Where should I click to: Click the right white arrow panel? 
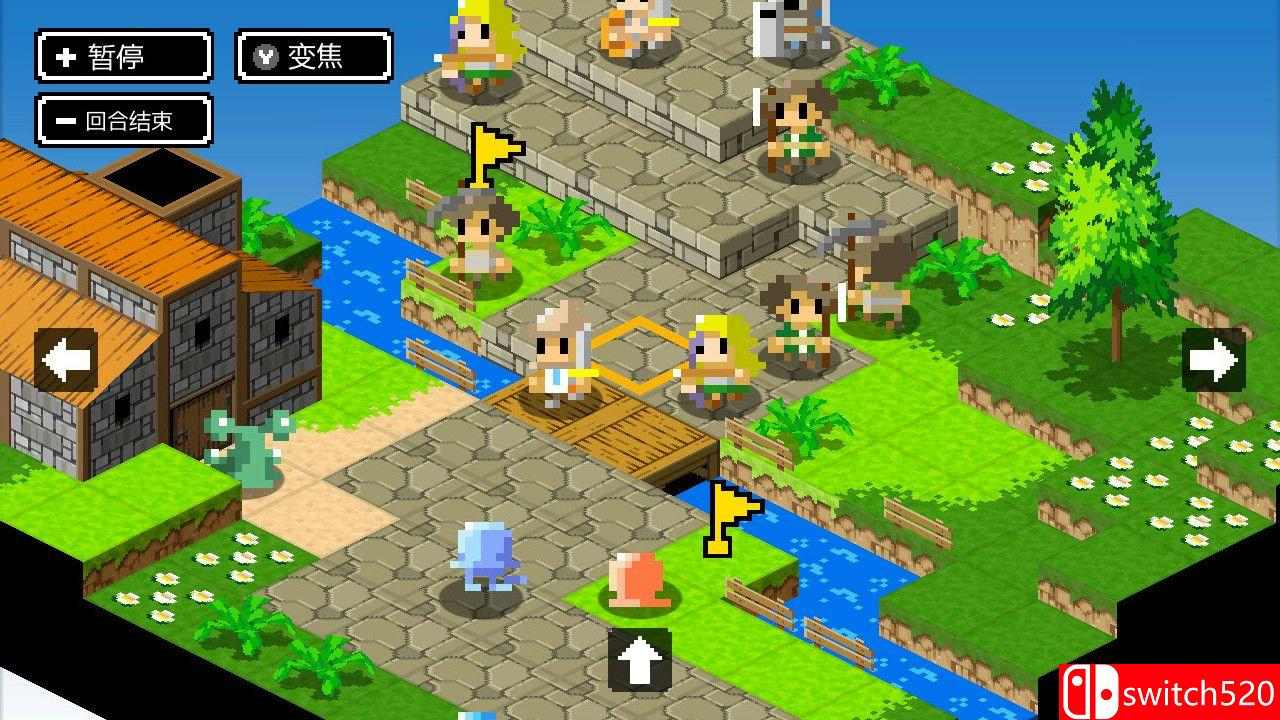[1212, 360]
